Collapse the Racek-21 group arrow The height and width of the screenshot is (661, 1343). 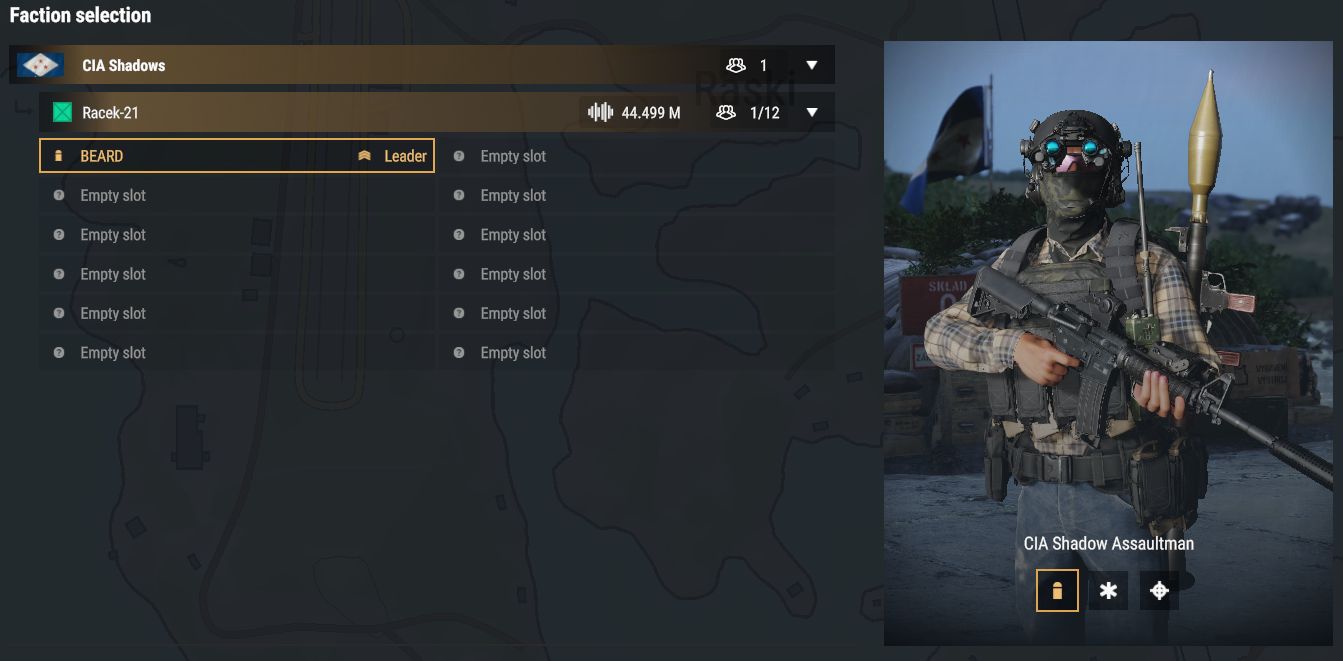pos(812,113)
